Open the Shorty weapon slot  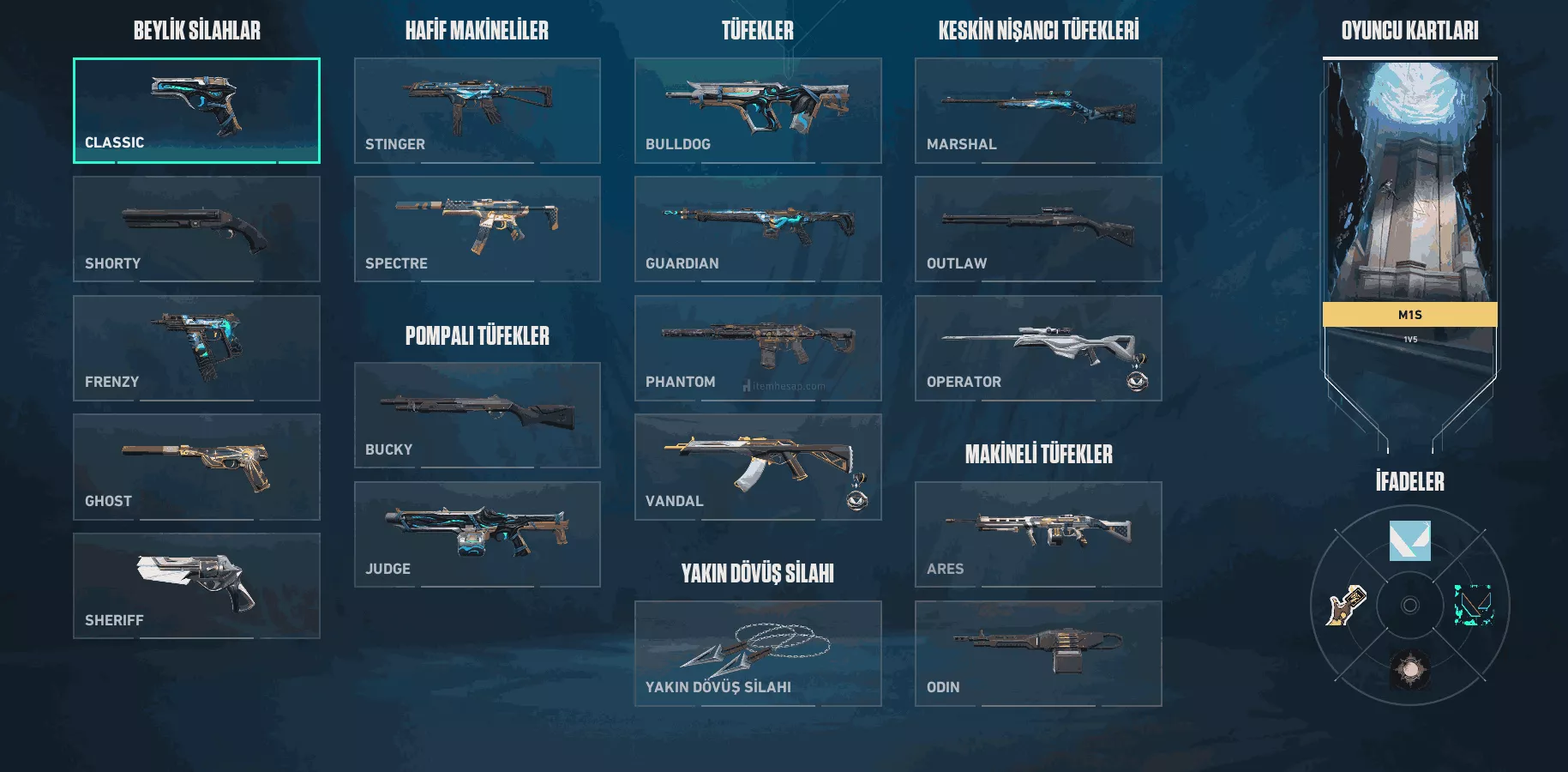(x=196, y=229)
